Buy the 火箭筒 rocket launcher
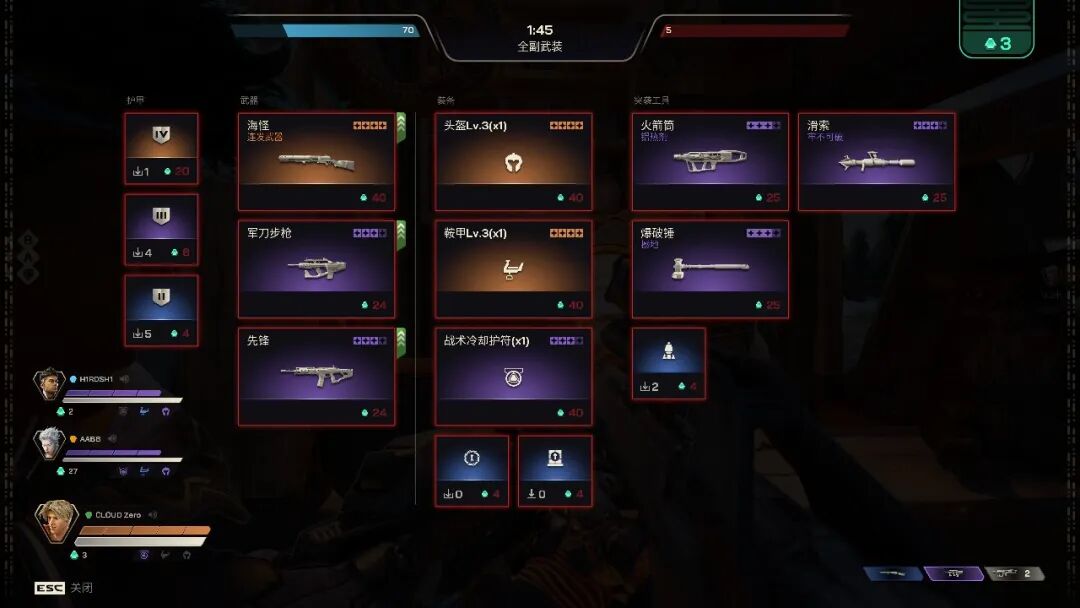Image resolution: width=1080 pixels, height=608 pixels. coord(710,161)
